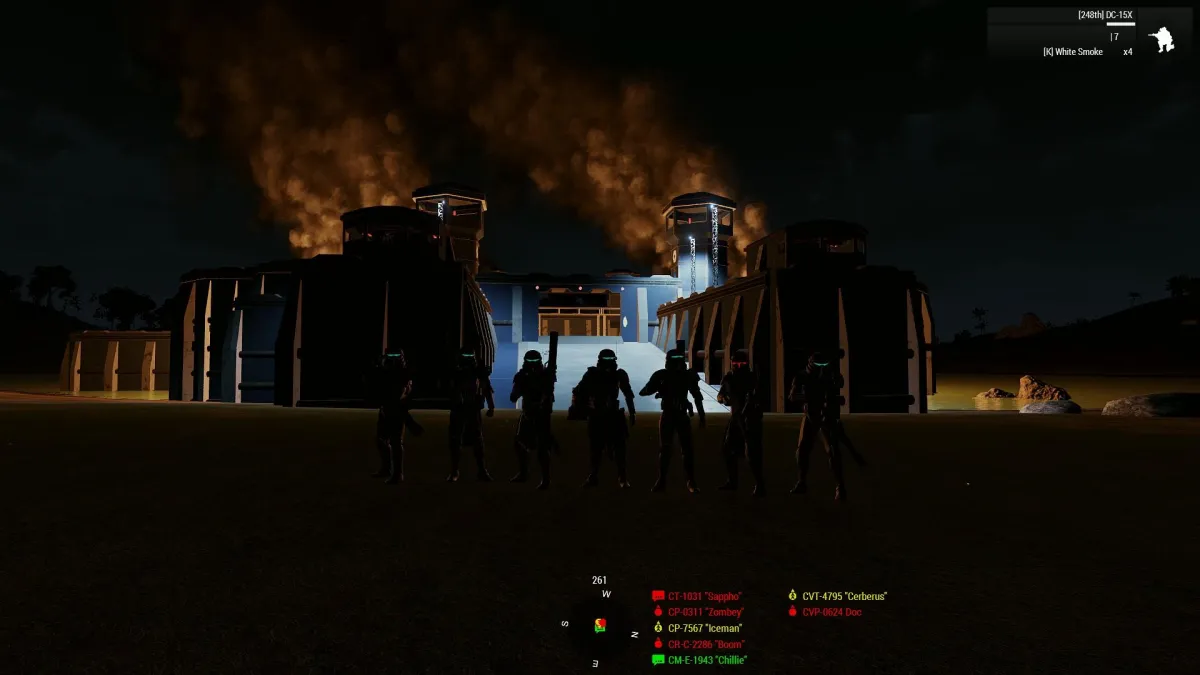
Task: Select squad member CP-0311 "Zombey"
Action: click(706, 612)
